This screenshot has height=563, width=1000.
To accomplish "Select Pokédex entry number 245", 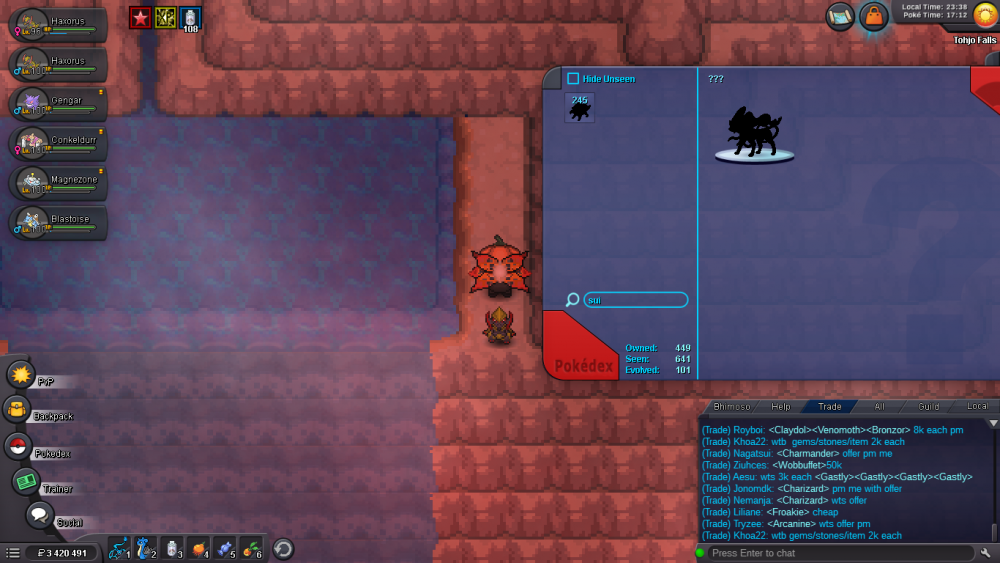I will 579,108.
